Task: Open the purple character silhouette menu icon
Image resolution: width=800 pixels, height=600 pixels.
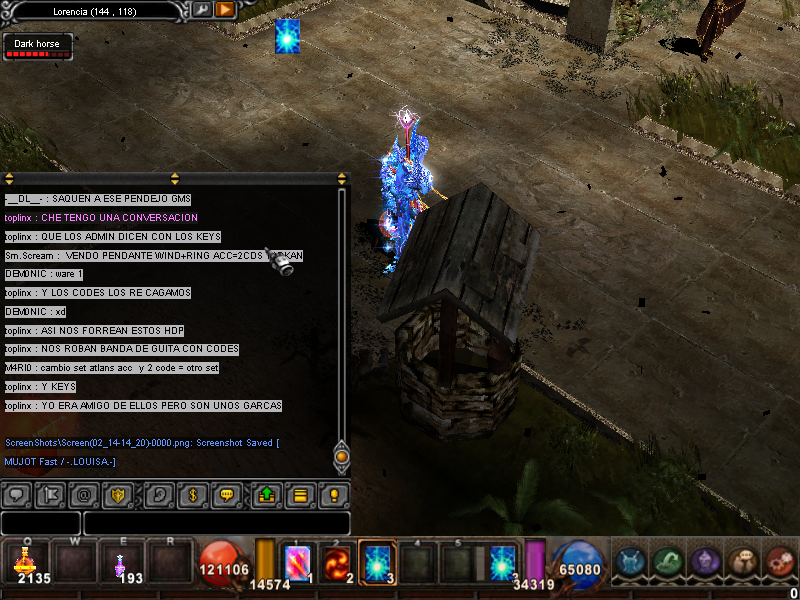Action: (x=703, y=561)
